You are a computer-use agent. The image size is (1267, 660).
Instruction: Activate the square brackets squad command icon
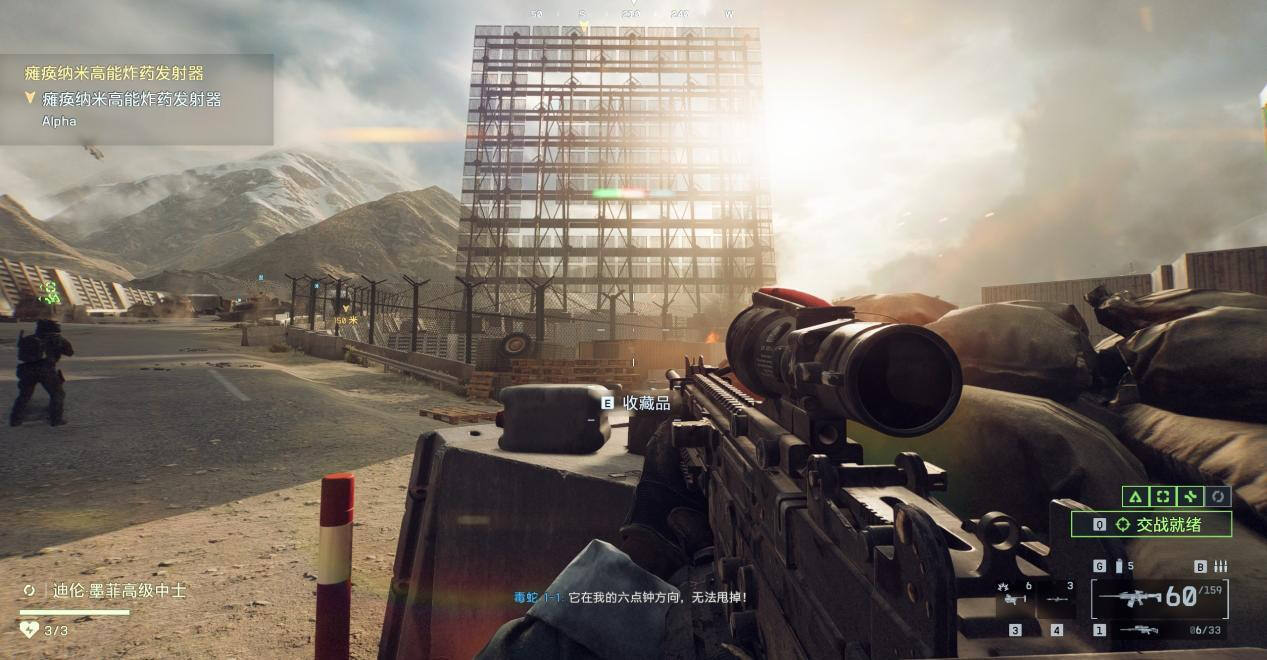tap(1162, 496)
